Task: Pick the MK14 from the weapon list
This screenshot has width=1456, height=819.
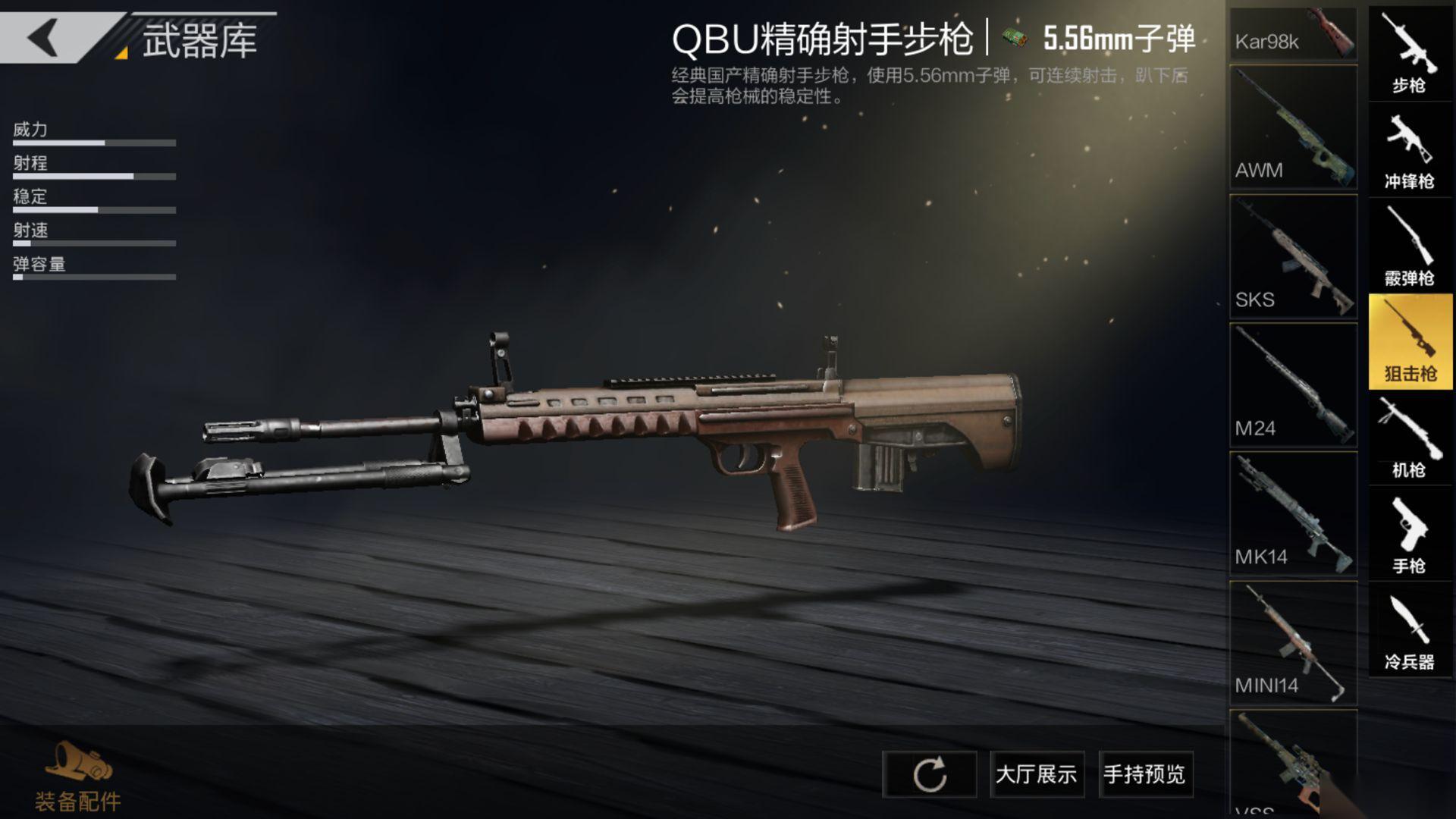Action: pos(1293,514)
